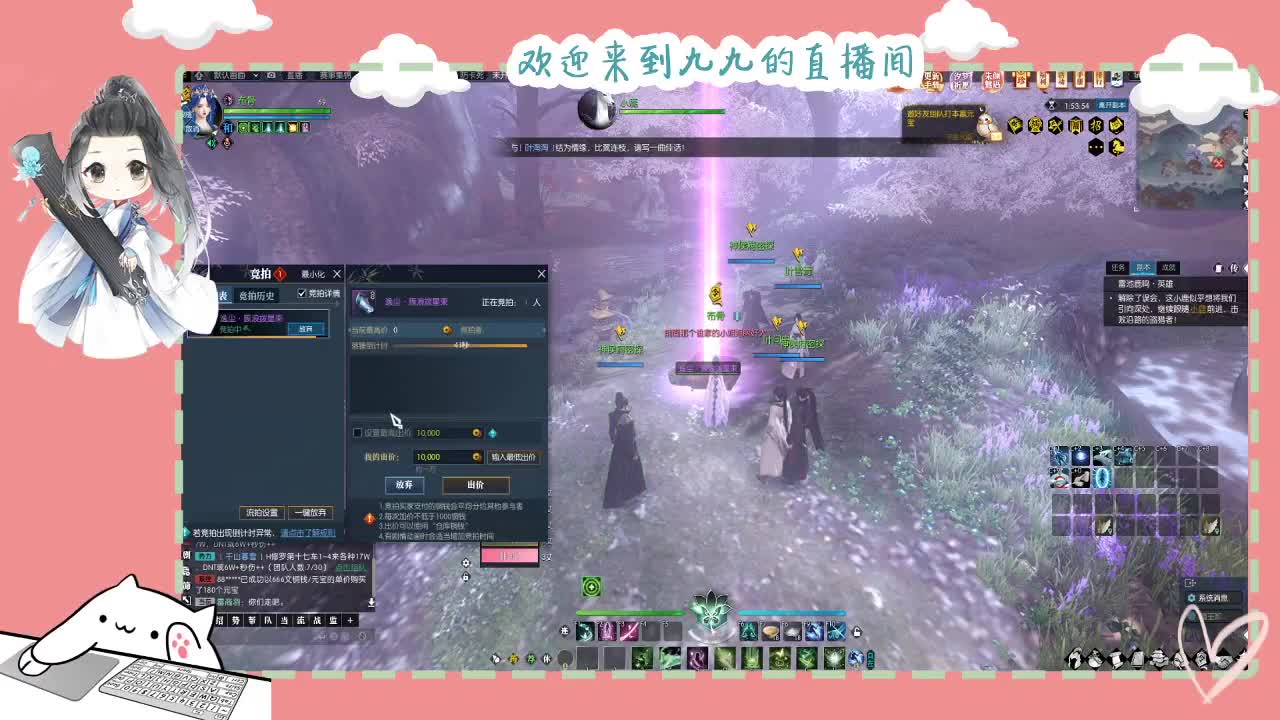Cast the skill in hotbar slot 10
This screenshot has height=720, width=1280.
[x=834, y=631]
